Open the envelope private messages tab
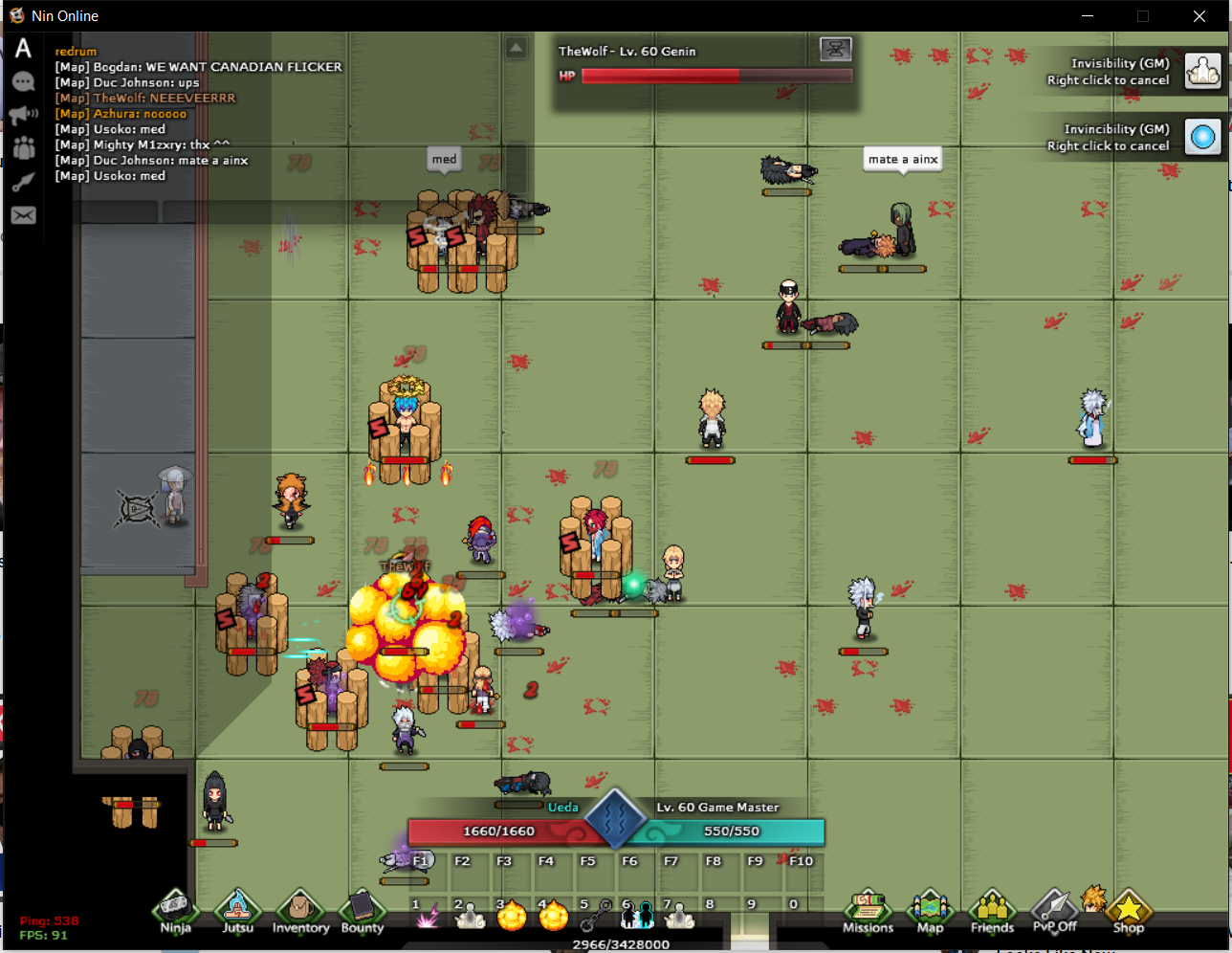This screenshot has height=953, width=1232. (23, 215)
